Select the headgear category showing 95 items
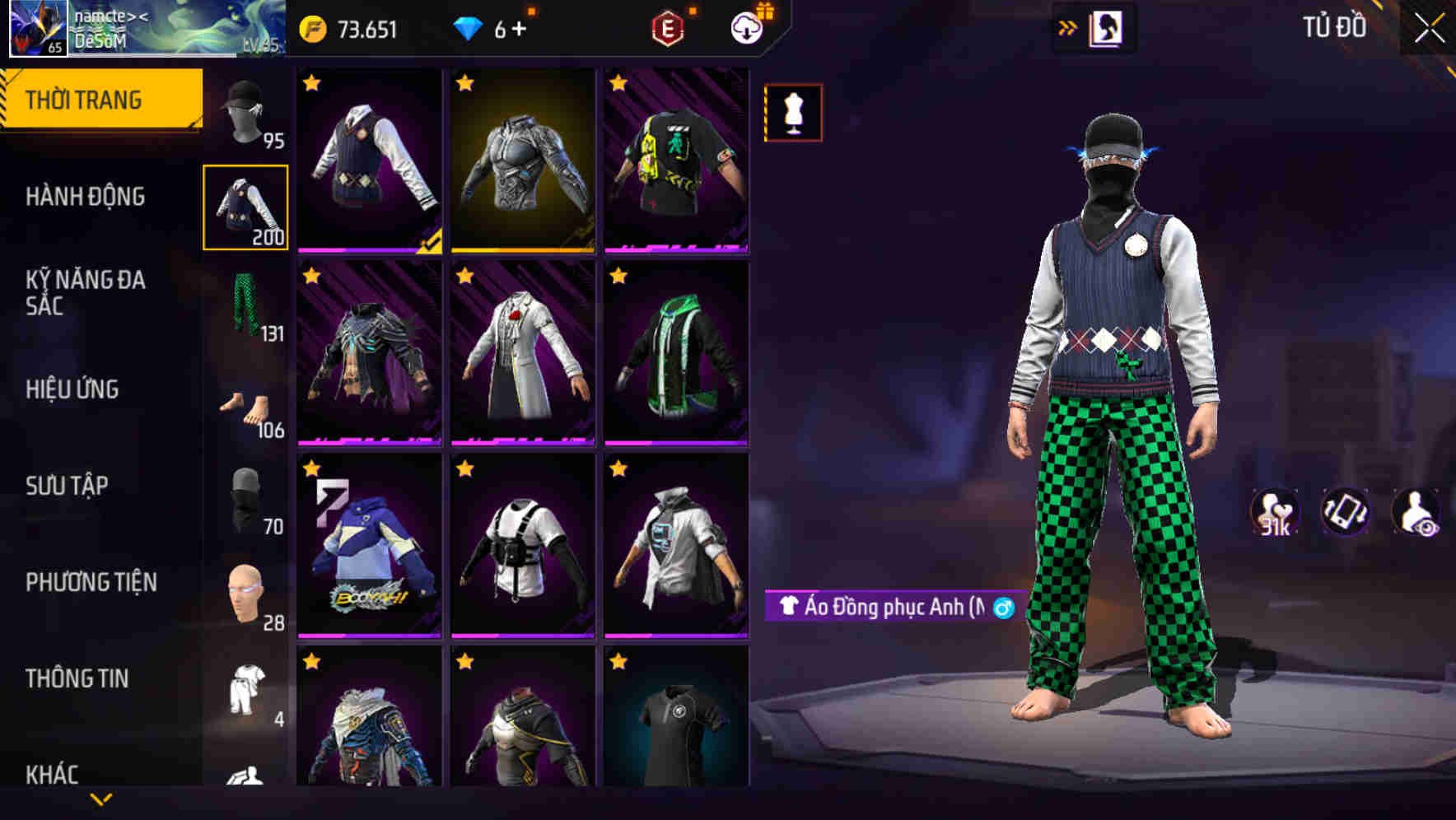This screenshot has width=1456, height=820. point(246,111)
